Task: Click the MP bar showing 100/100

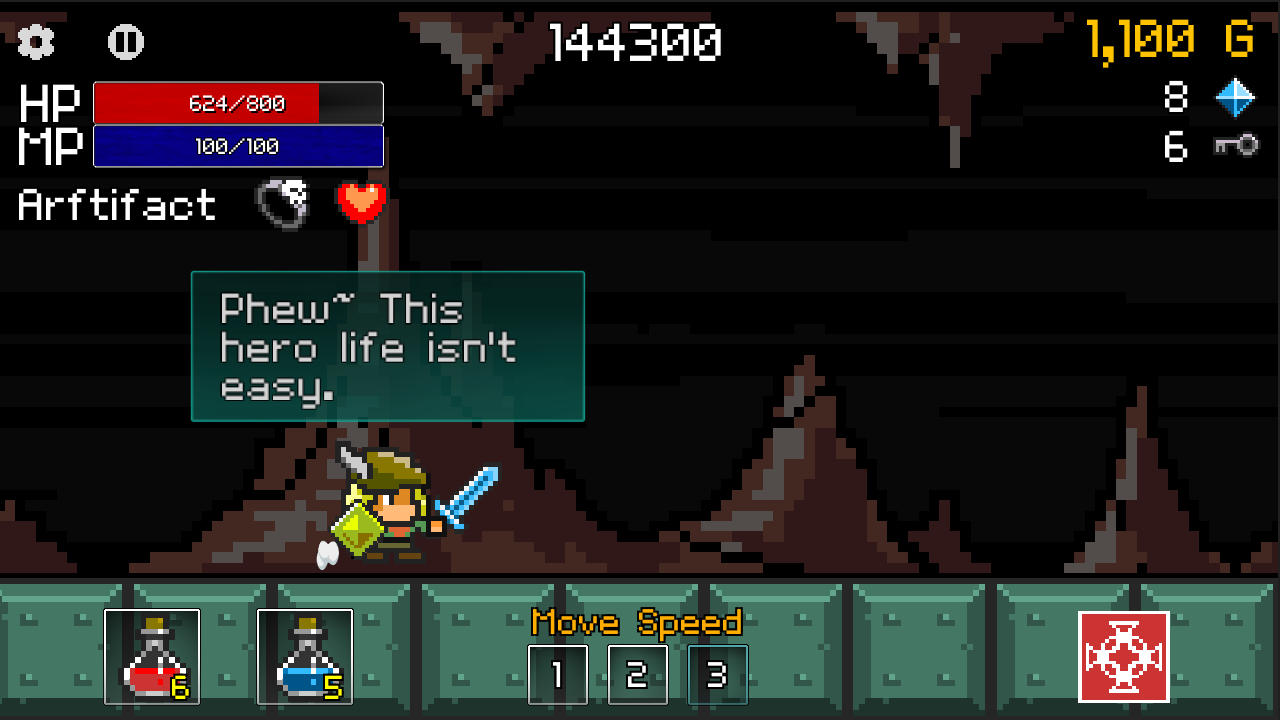Action: [237, 146]
